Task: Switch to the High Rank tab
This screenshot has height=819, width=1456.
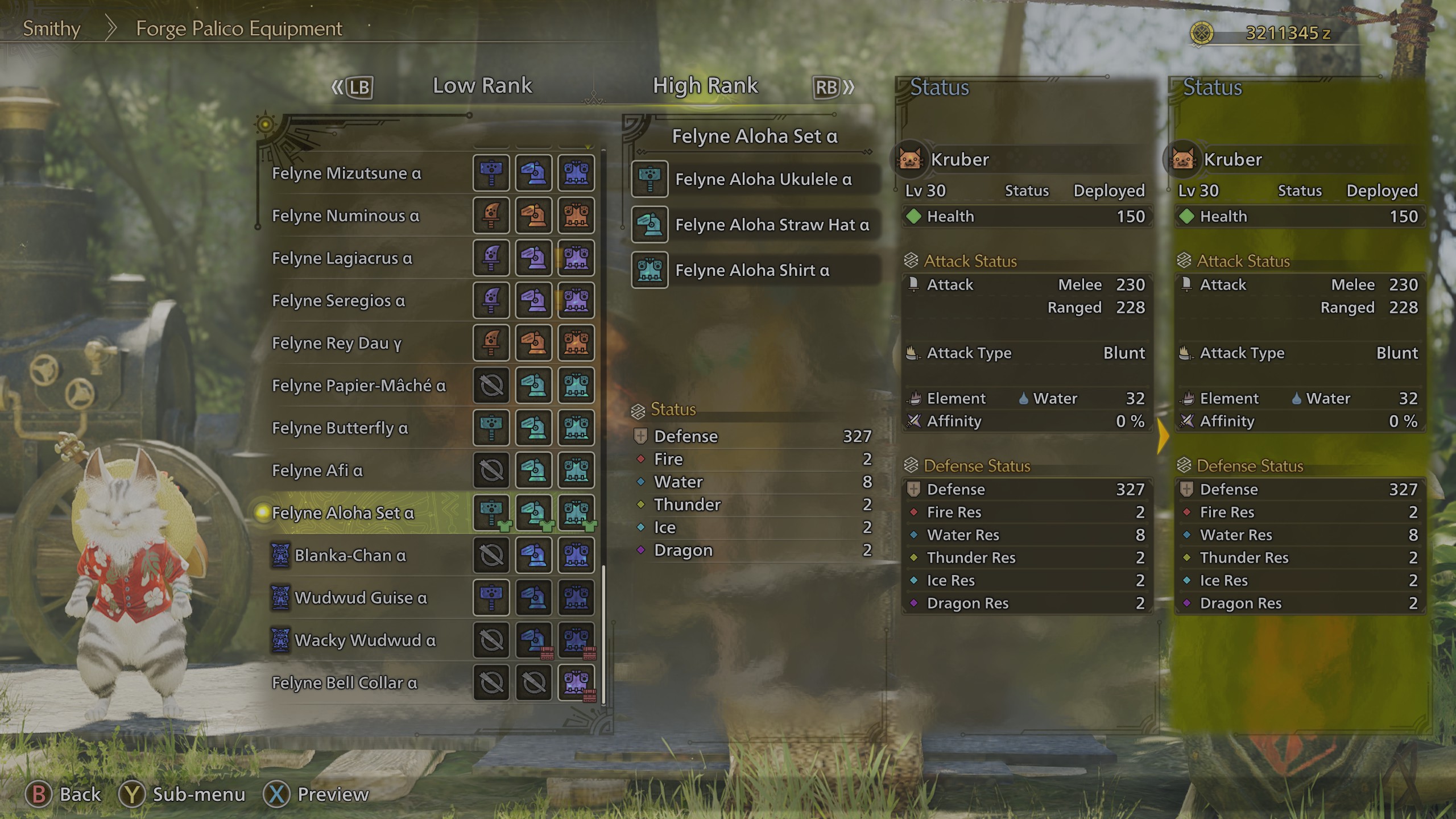Action: click(x=705, y=85)
